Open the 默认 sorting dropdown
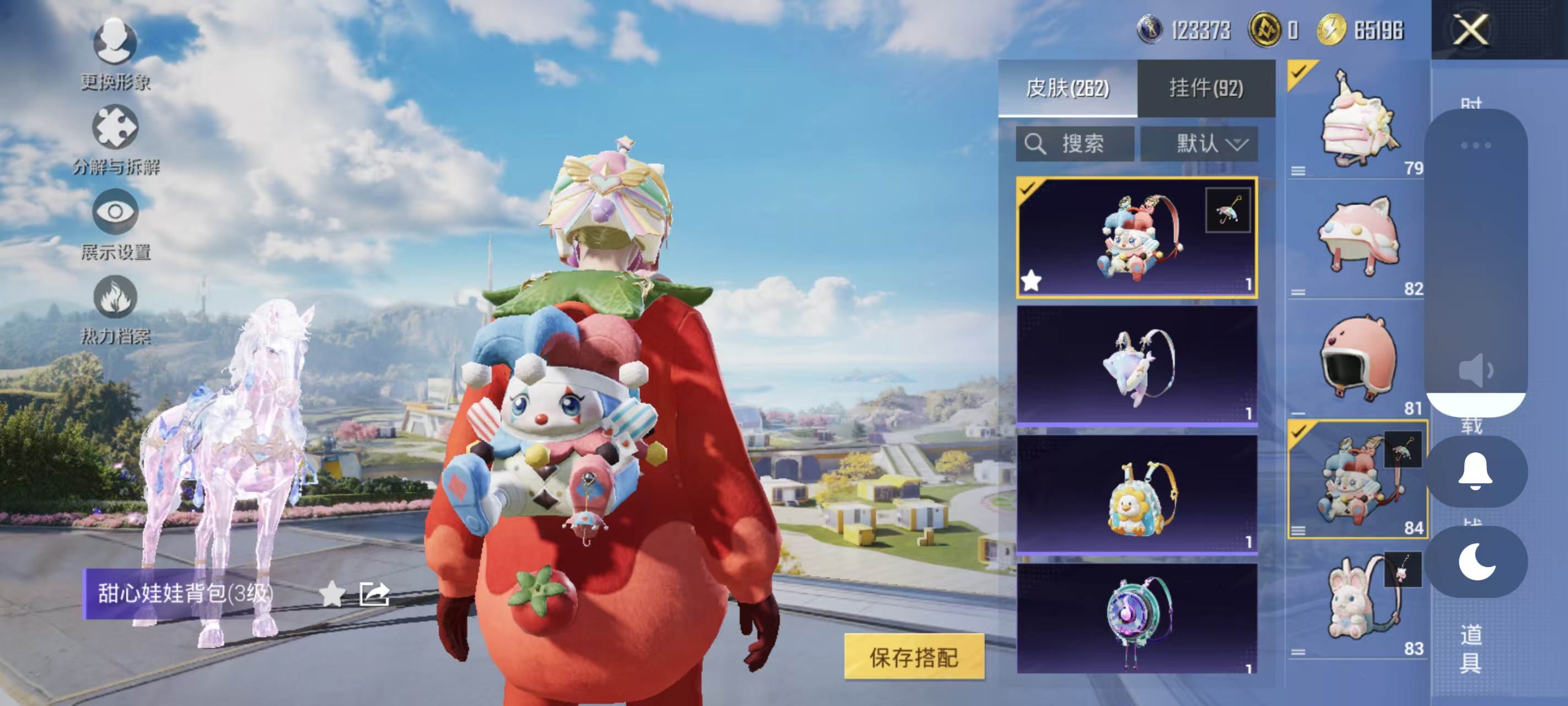The width and height of the screenshot is (1568, 706). coord(1199,144)
